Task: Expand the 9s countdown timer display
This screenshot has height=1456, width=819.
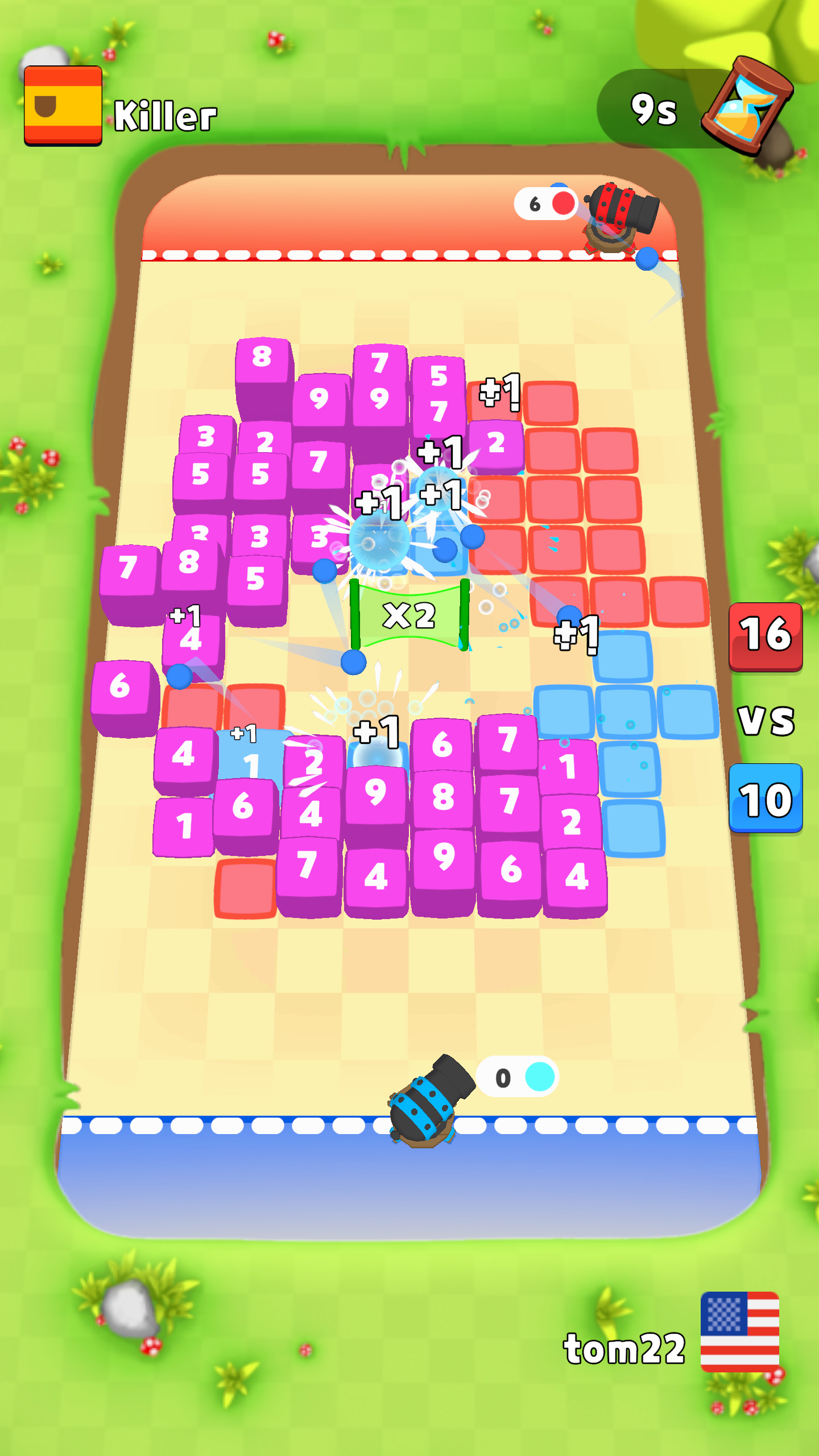Action: (x=655, y=107)
